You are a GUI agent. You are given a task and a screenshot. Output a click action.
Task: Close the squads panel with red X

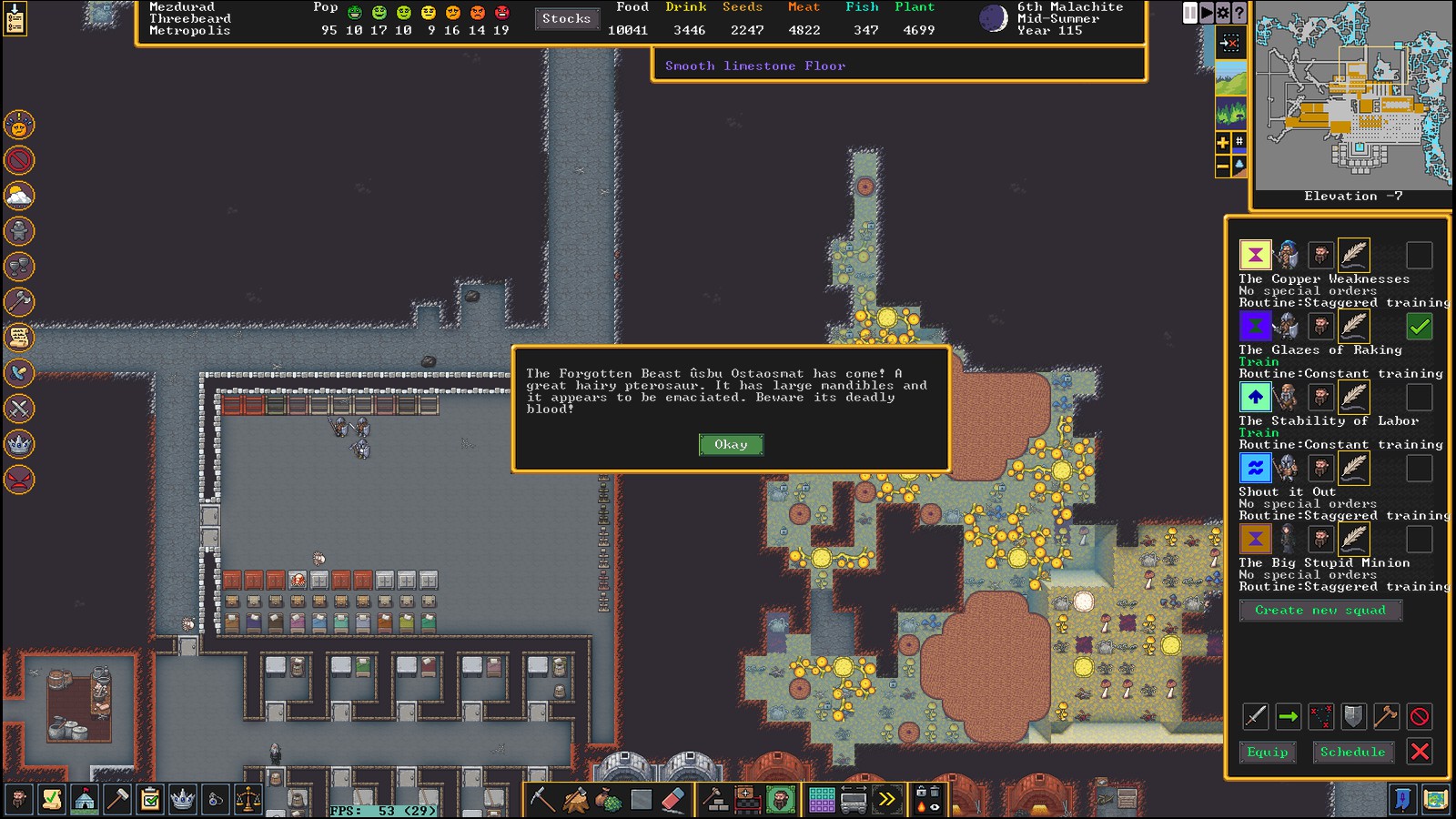(x=1419, y=752)
